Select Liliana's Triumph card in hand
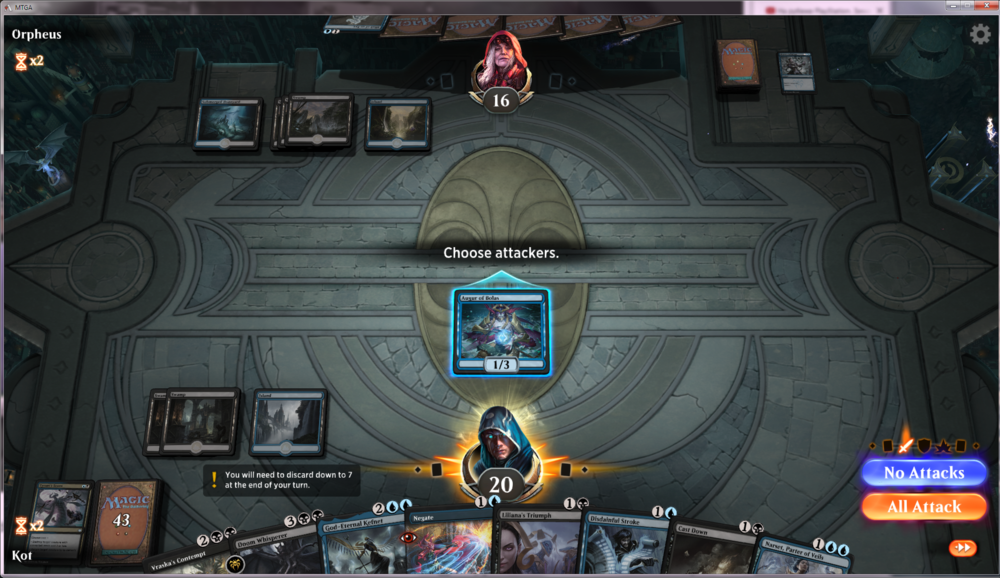Screen dimensions: 1000x578 (x=537, y=545)
